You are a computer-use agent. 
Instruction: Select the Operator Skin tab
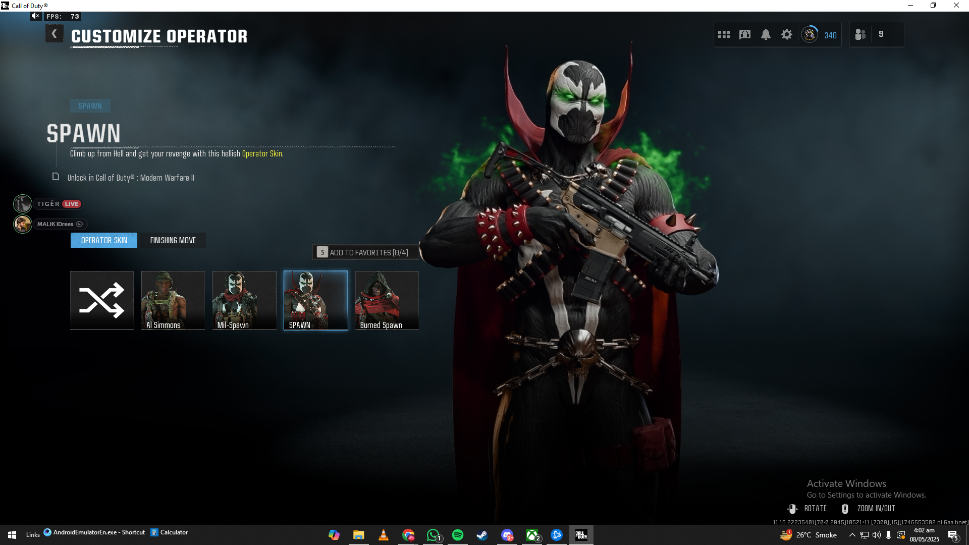click(104, 240)
